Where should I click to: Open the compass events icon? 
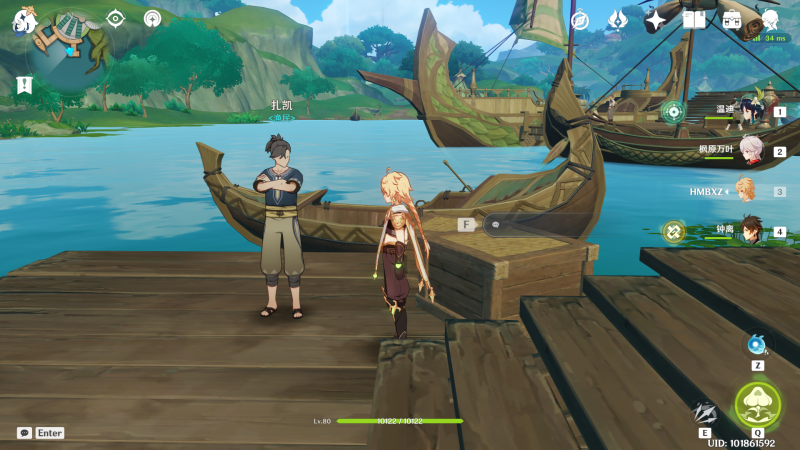(x=580, y=20)
